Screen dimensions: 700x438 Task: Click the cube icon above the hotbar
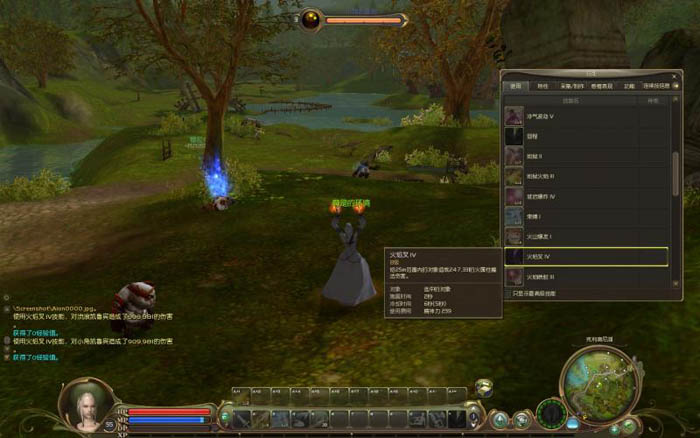coord(484,387)
